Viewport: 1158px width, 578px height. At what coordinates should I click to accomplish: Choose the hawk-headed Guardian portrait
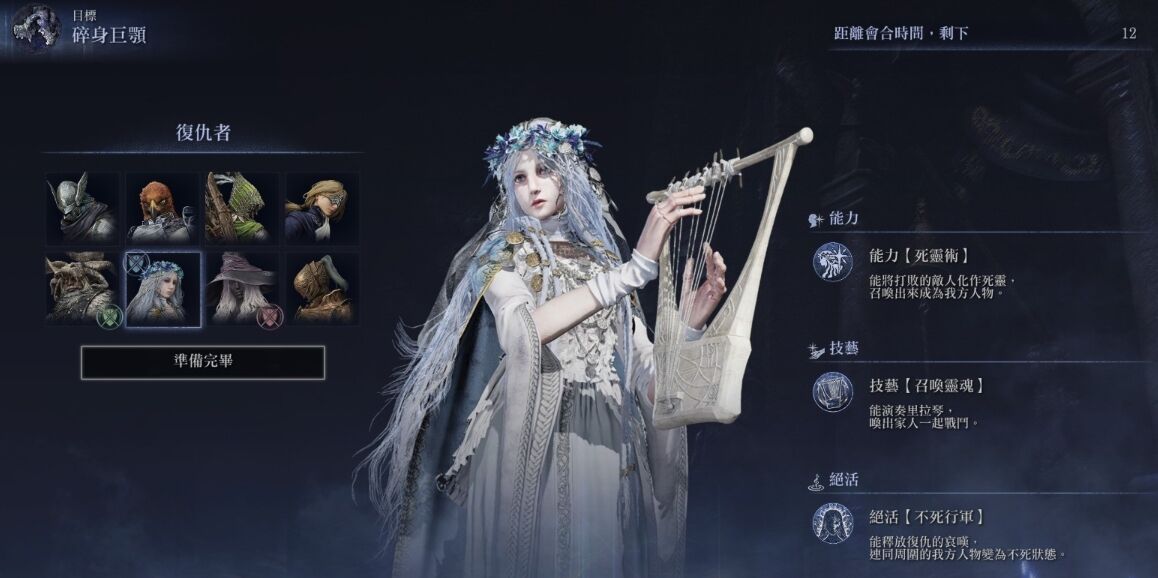(x=162, y=208)
